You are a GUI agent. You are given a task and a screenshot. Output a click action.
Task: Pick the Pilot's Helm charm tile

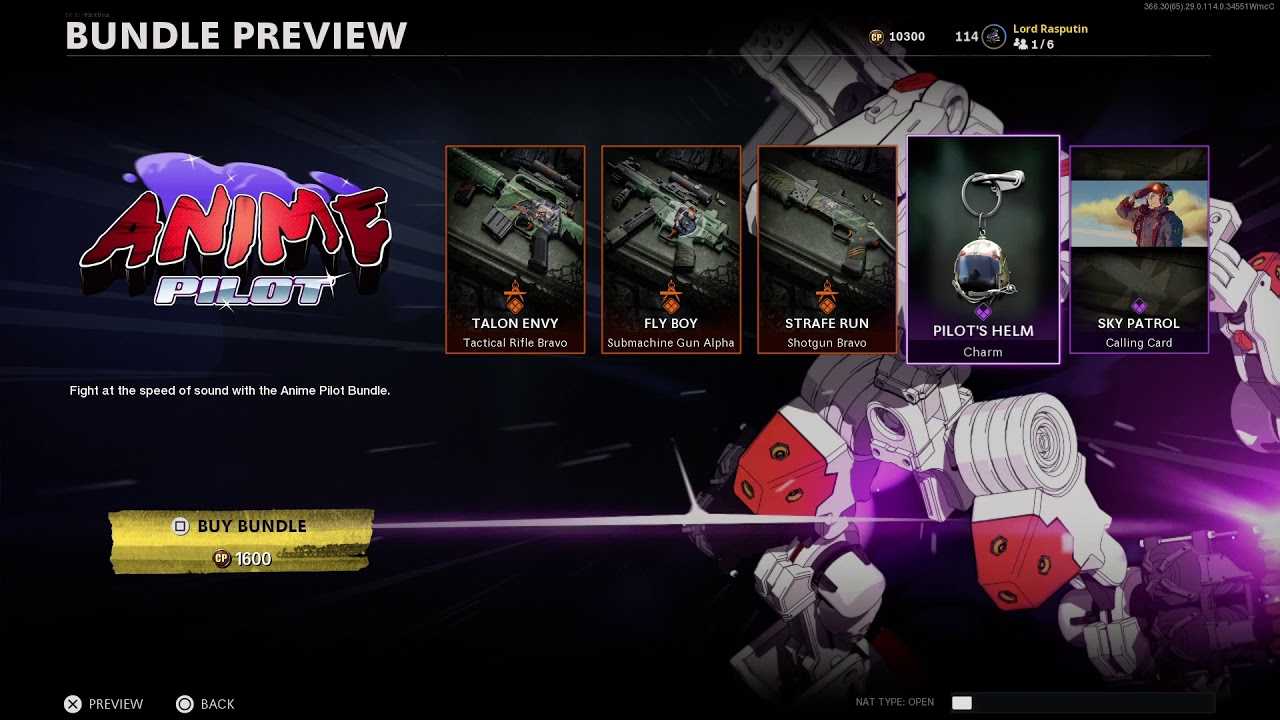[x=982, y=249]
